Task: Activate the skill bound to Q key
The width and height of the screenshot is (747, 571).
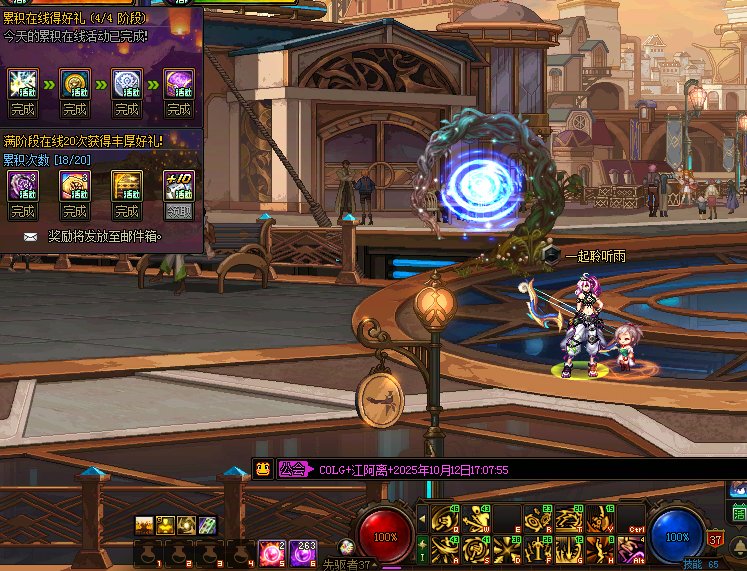Action: click(444, 519)
